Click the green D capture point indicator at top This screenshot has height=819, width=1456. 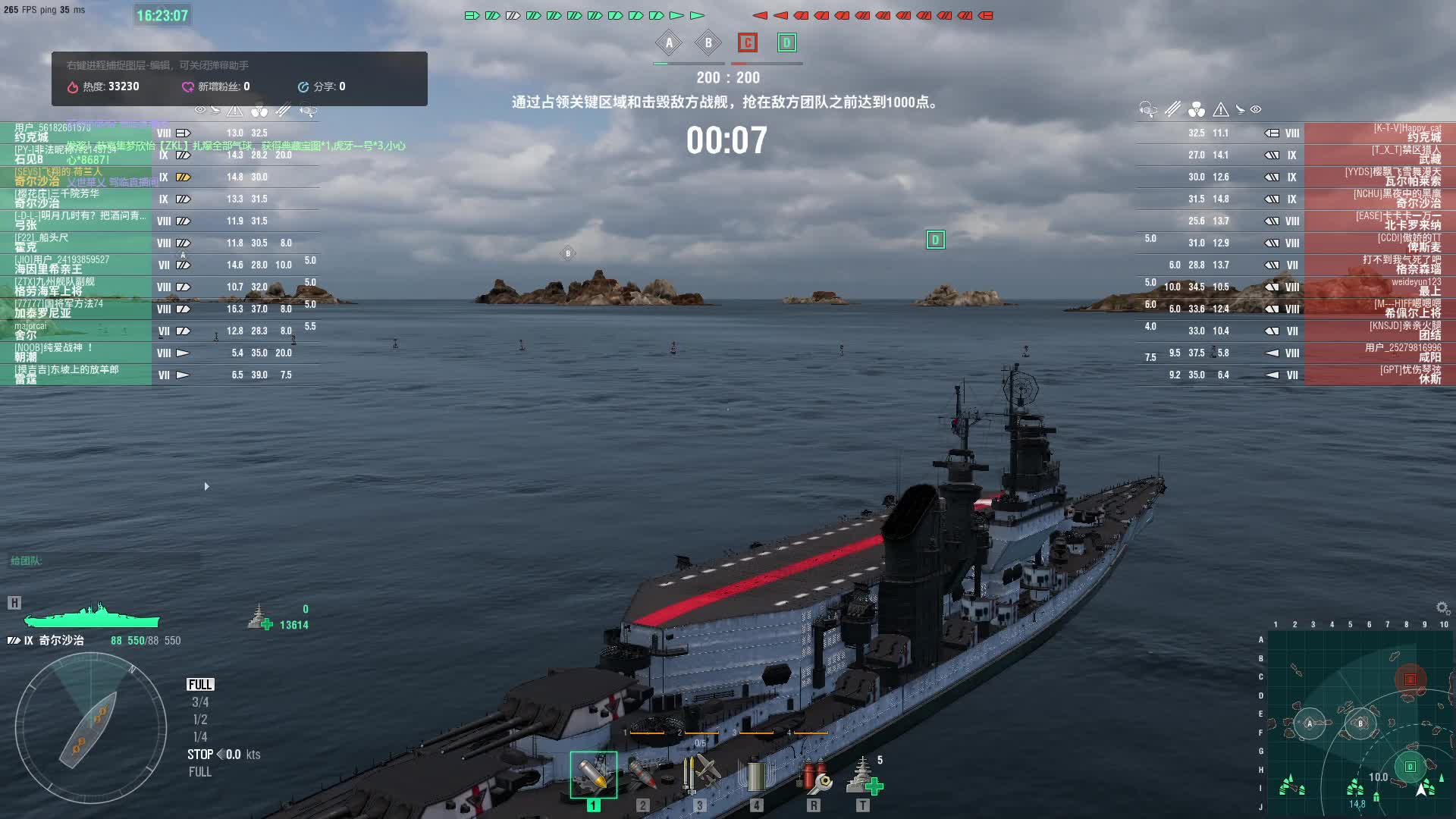tap(786, 43)
